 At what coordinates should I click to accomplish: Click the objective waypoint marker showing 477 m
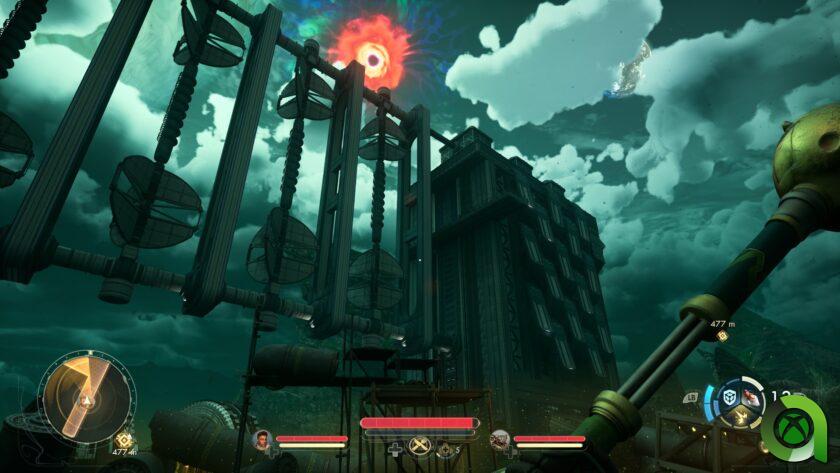[x=722, y=336]
